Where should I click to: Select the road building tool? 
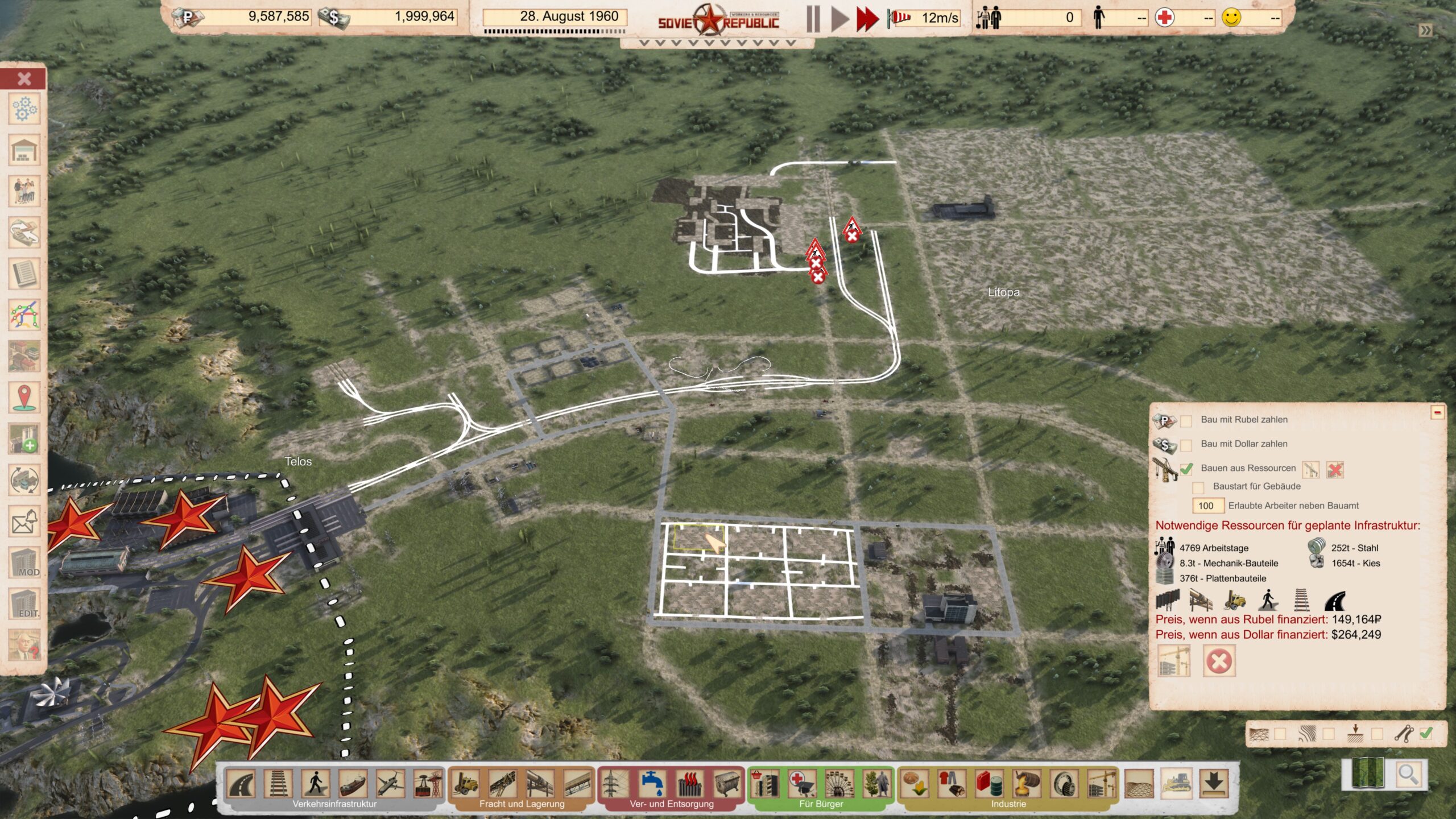tap(241, 784)
